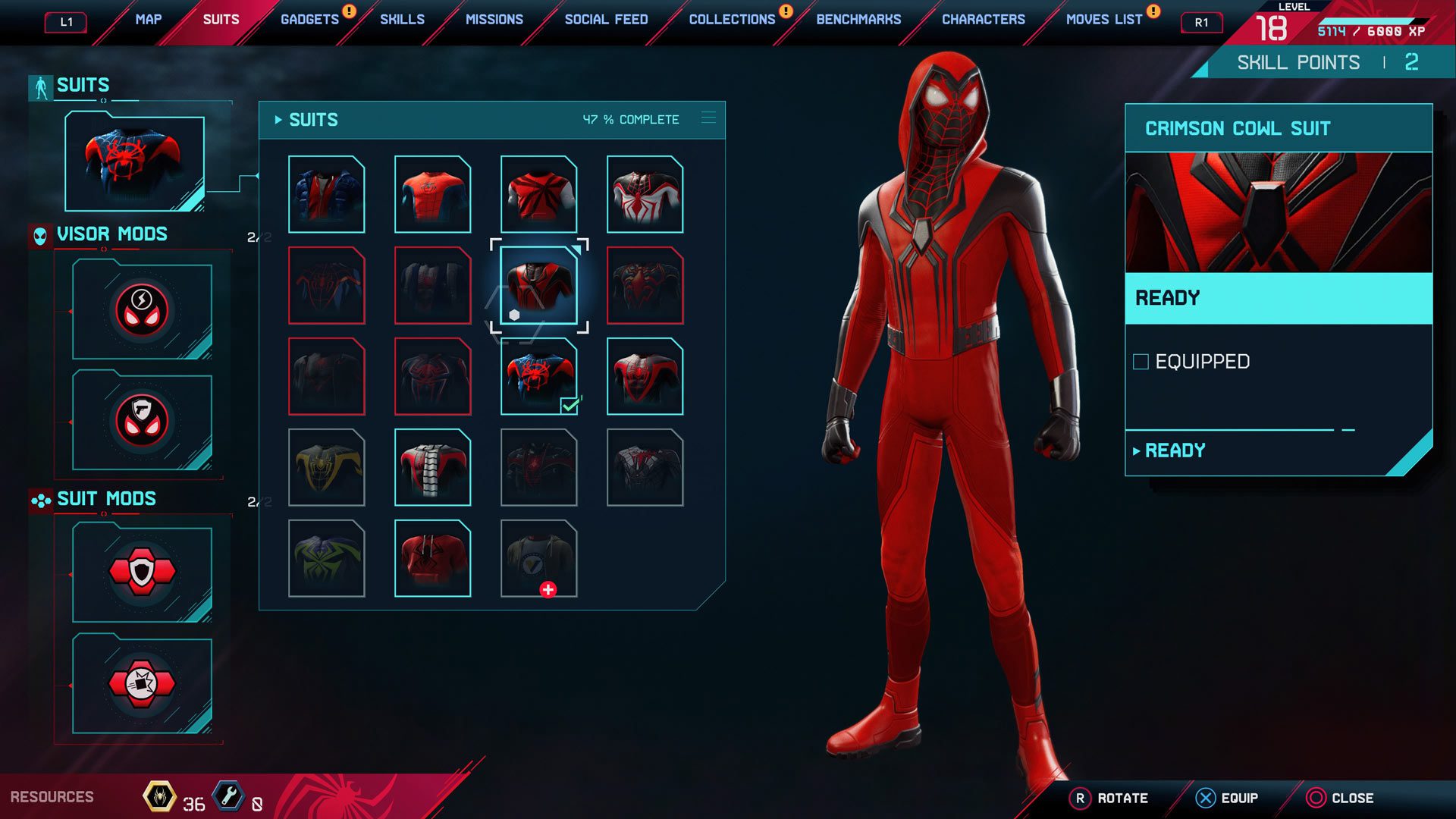
Task: Go to the Skills tab
Action: click(402, 20)
